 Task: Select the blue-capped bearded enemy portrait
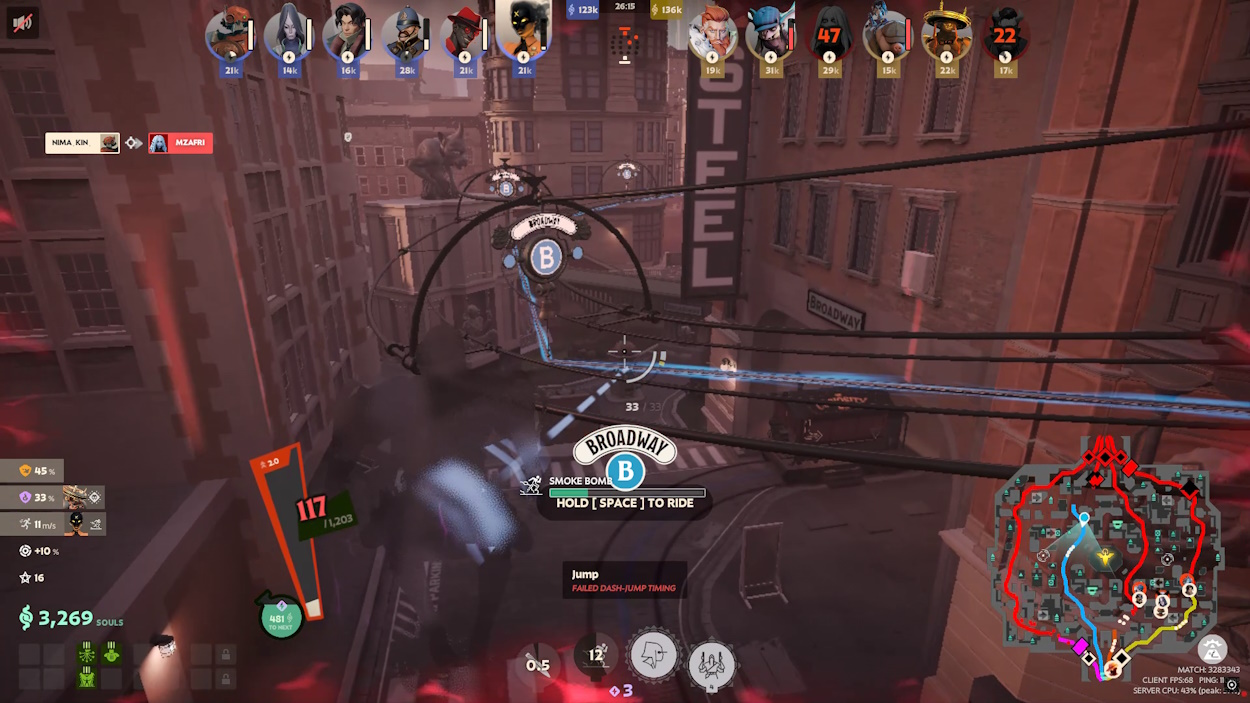[770, 34]
